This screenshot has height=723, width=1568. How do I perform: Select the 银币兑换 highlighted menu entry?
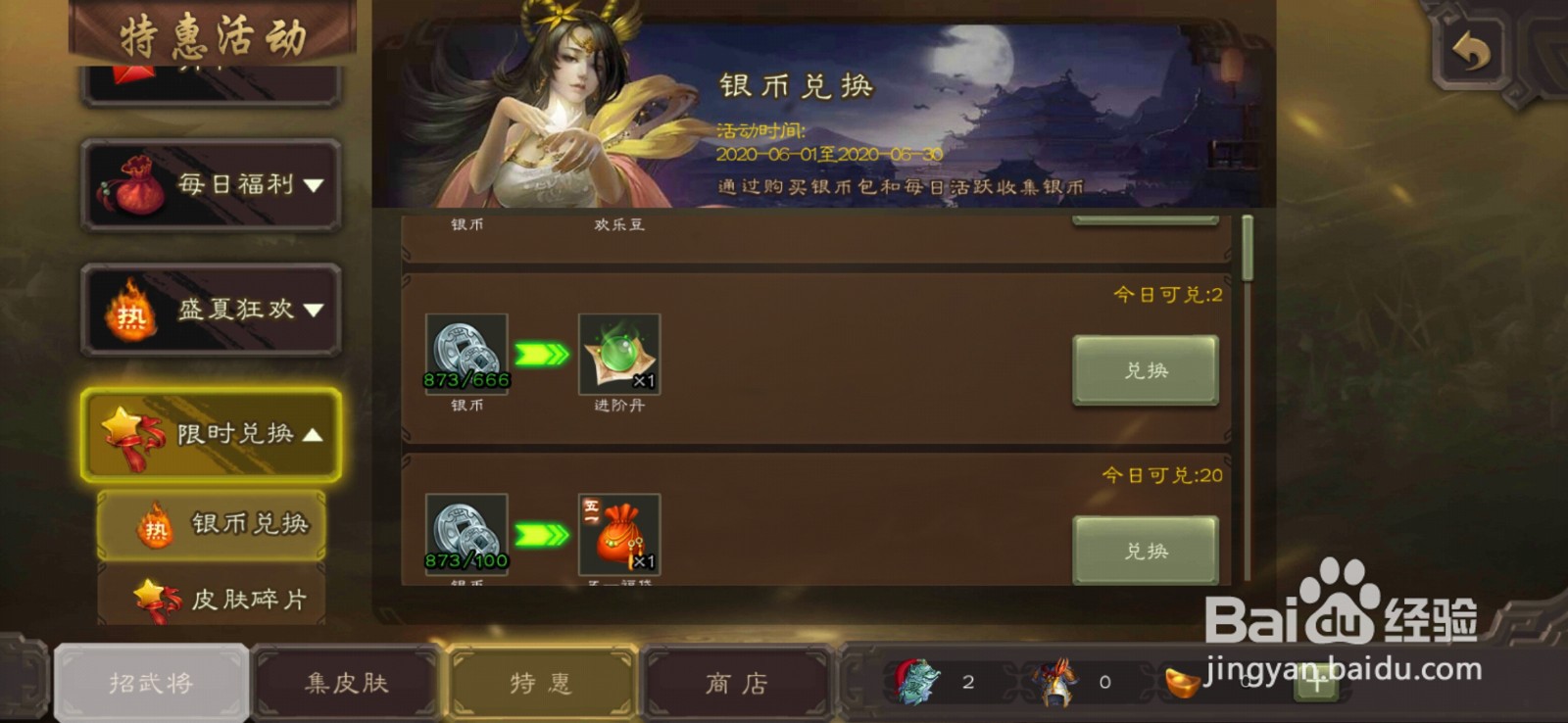click(x=211, y=525)
